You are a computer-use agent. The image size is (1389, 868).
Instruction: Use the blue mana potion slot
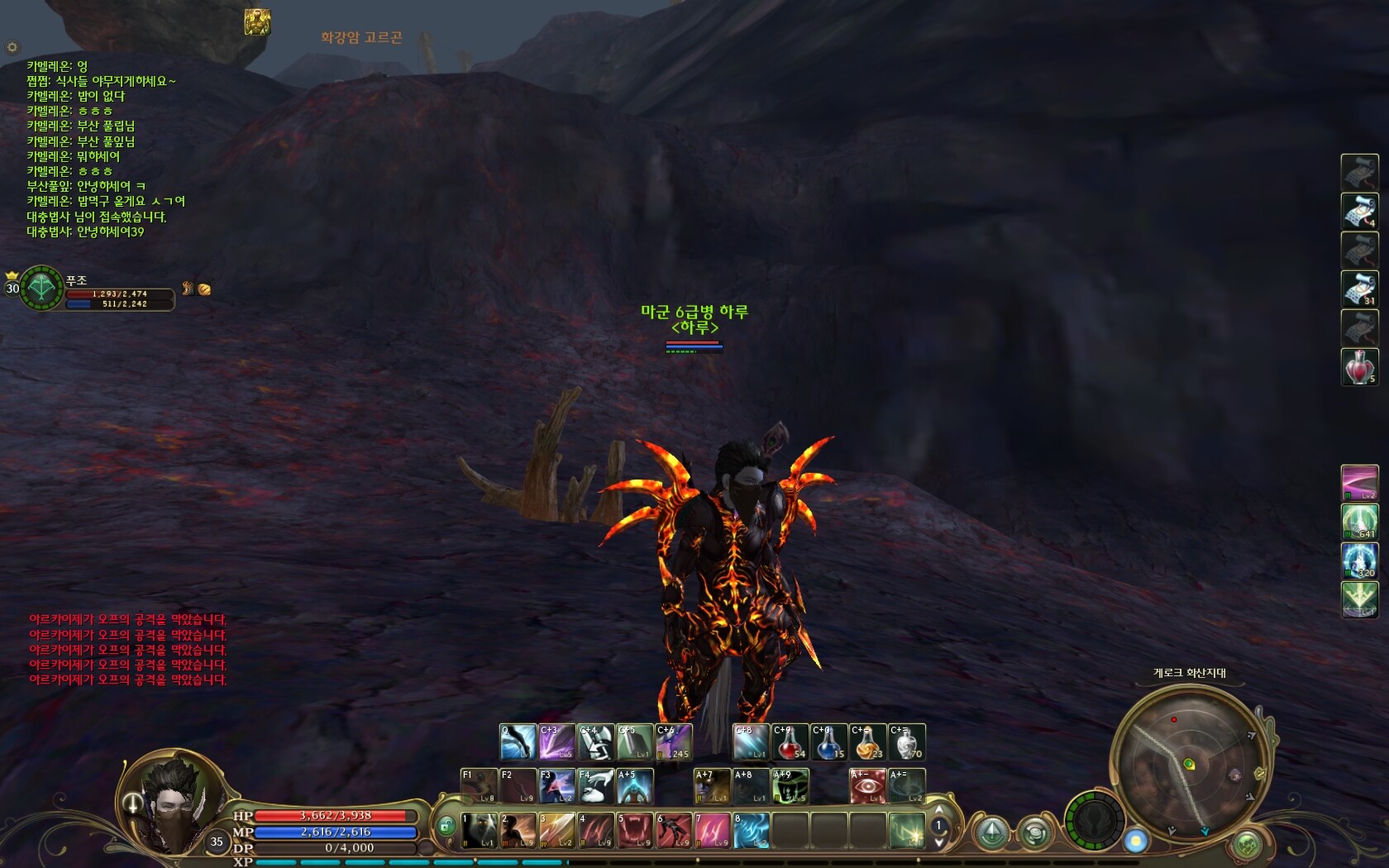click(x=829, y=742)
